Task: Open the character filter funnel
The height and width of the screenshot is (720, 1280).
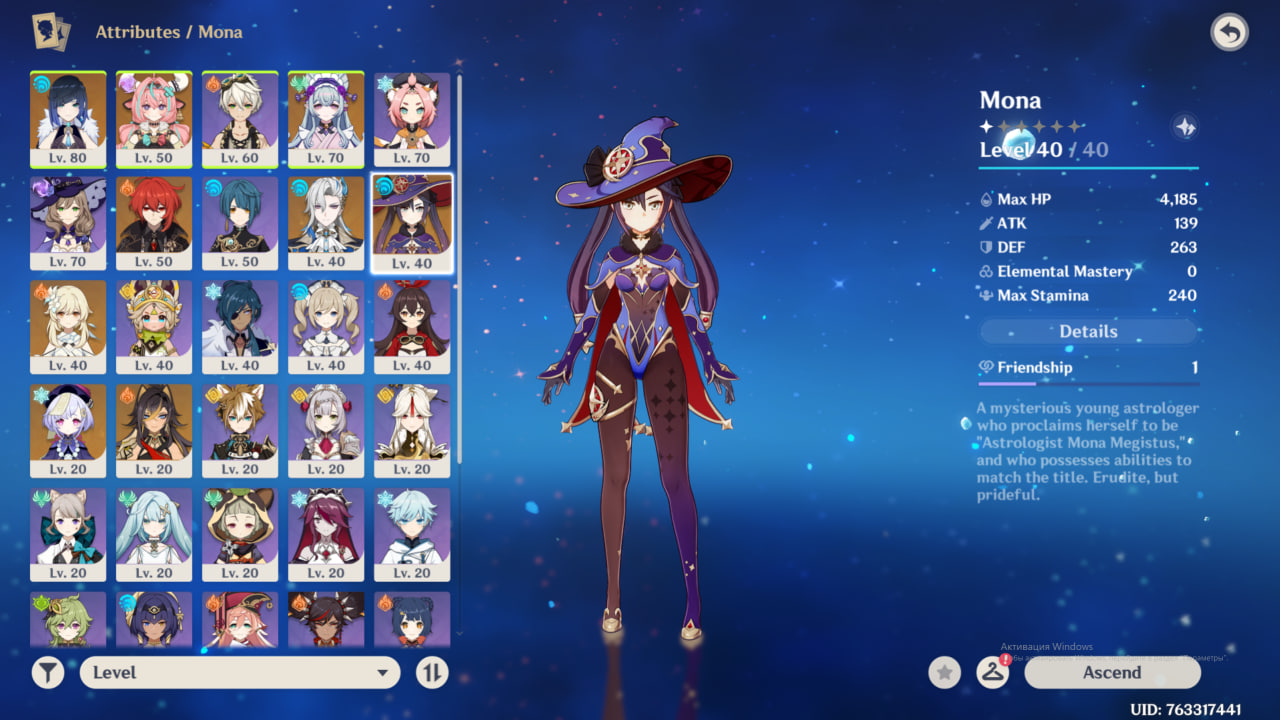Action: (x=47, y=673)
